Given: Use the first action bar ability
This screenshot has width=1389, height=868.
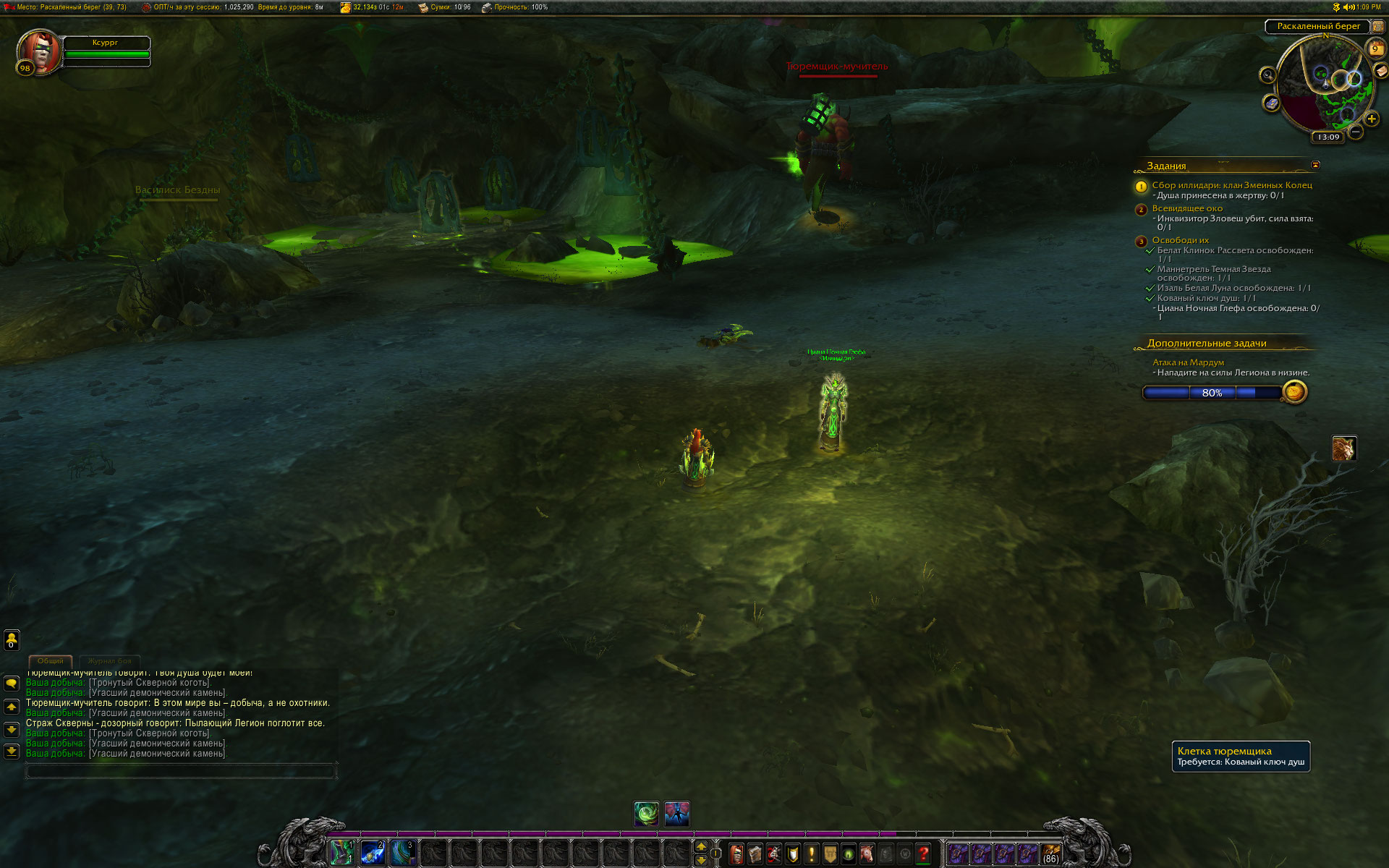Looking at the screenshot, I should coord(342,854).
